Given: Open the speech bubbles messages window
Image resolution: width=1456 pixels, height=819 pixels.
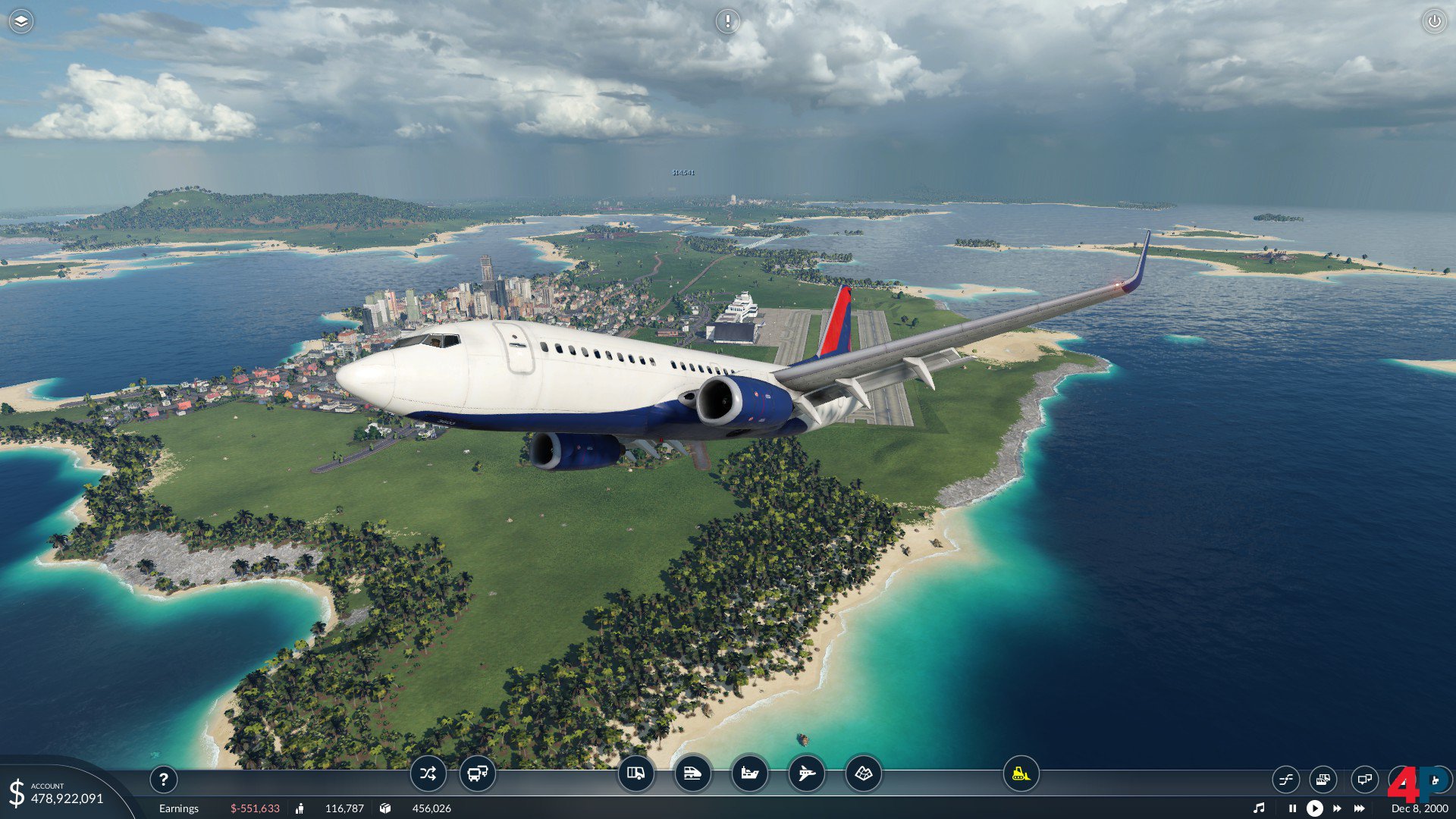Looking at the screenshot, I should [1364, 779].
